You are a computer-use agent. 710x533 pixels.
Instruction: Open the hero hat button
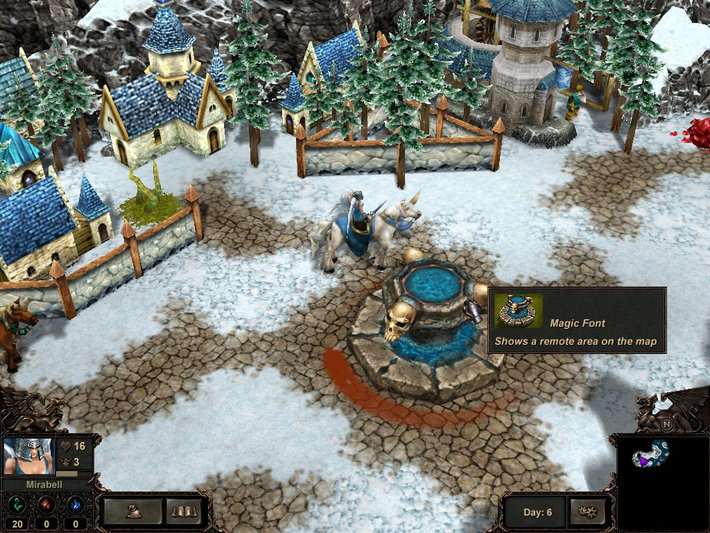point(132,512)
